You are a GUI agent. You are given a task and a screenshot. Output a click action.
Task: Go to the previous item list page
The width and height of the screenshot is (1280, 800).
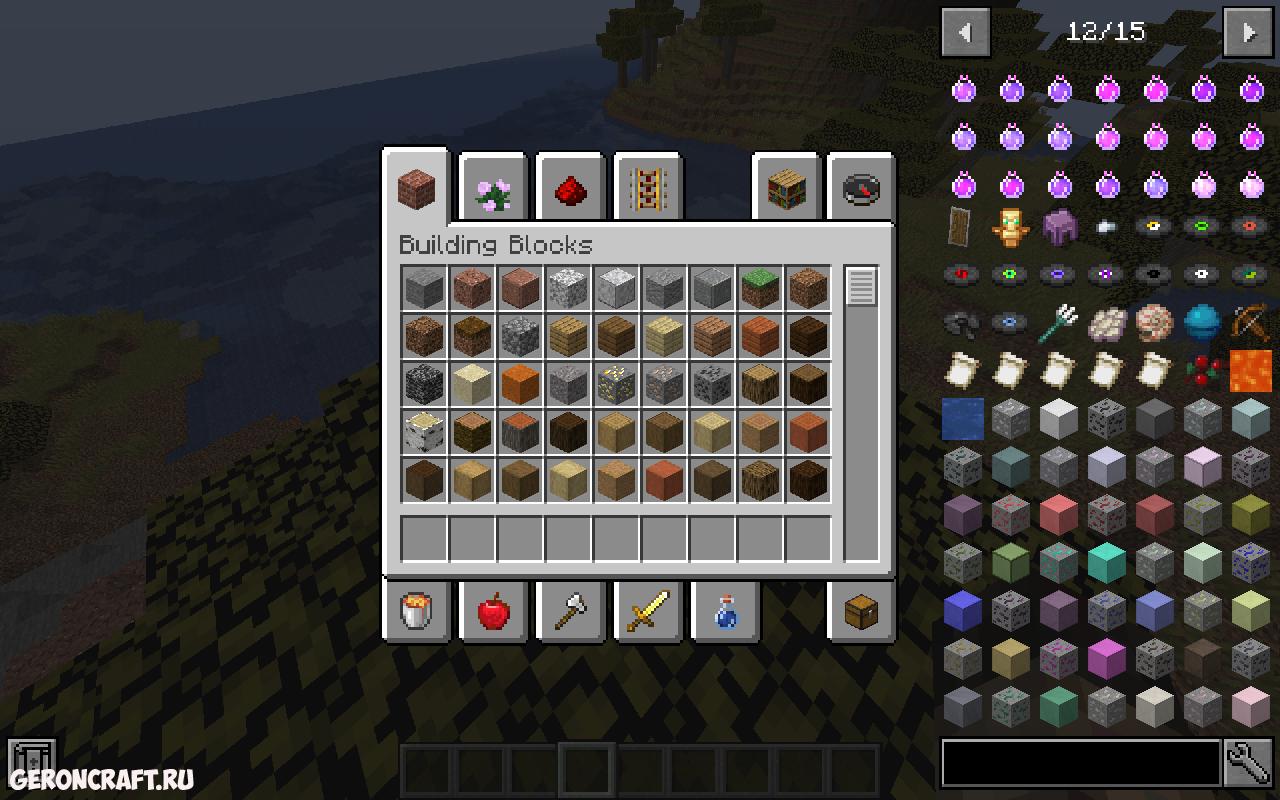click(965, 33)
